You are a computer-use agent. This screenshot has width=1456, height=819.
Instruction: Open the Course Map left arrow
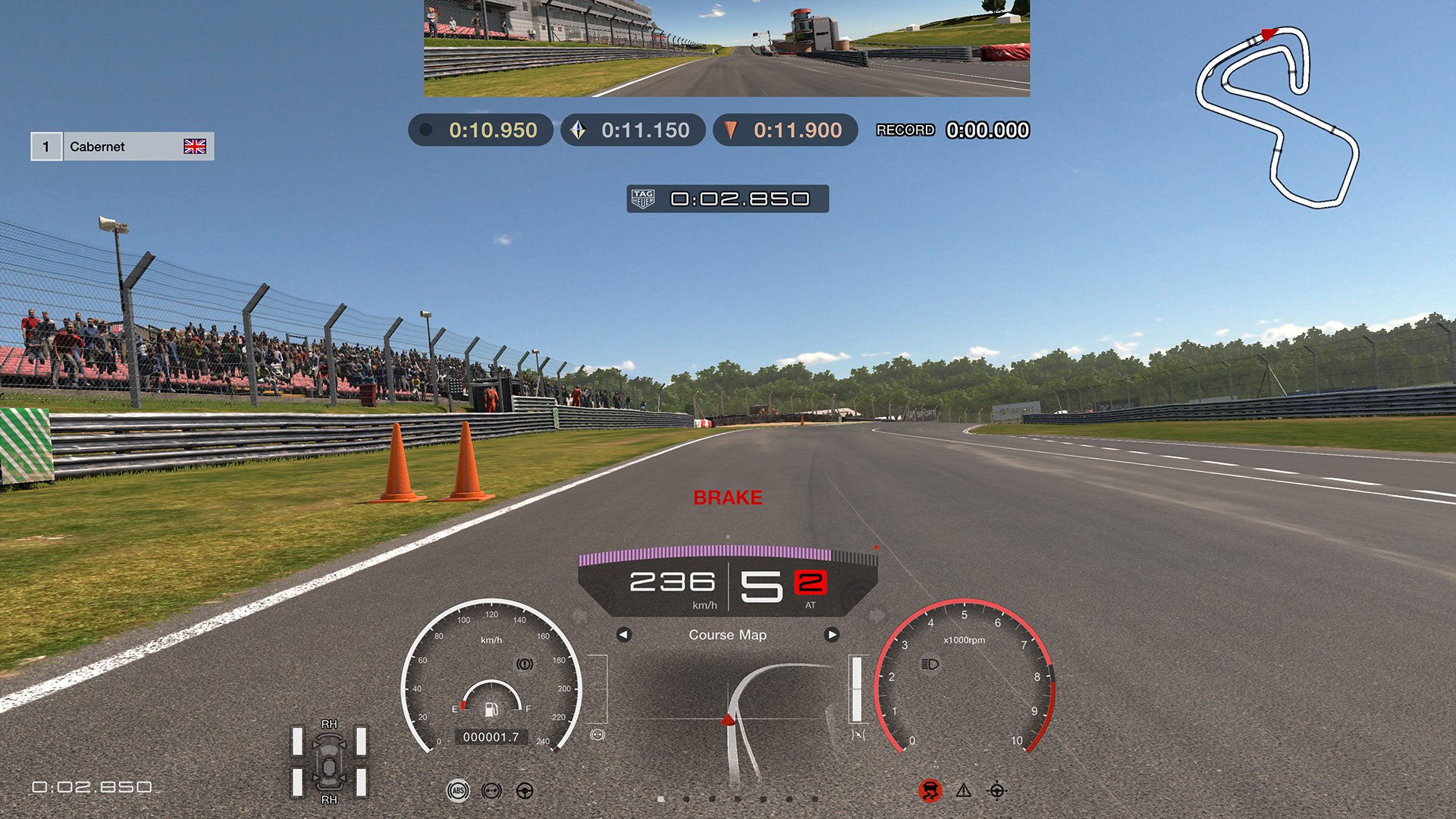(623, 635)
